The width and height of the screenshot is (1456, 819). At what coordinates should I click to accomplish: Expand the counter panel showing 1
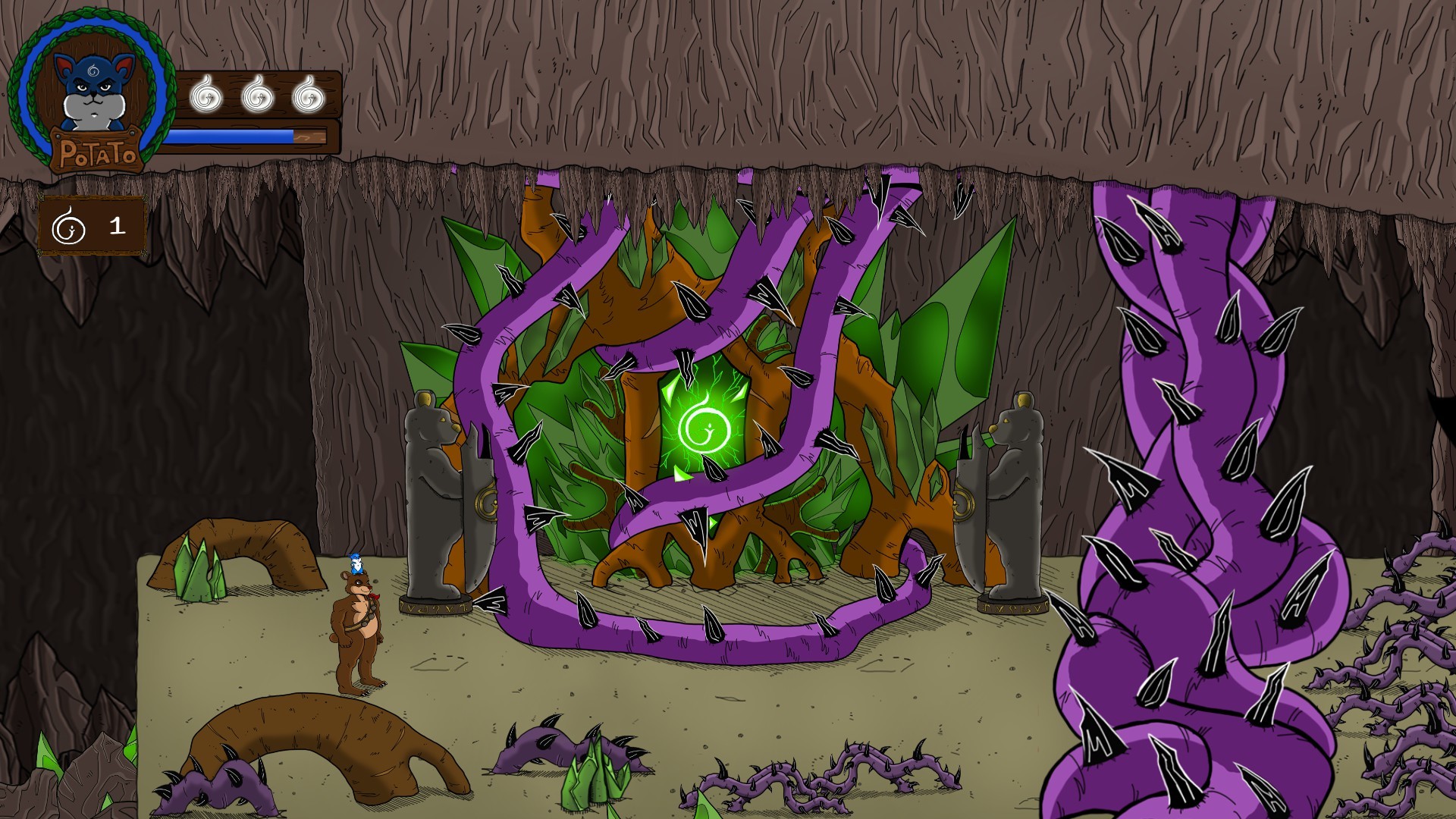click(91, 224)
